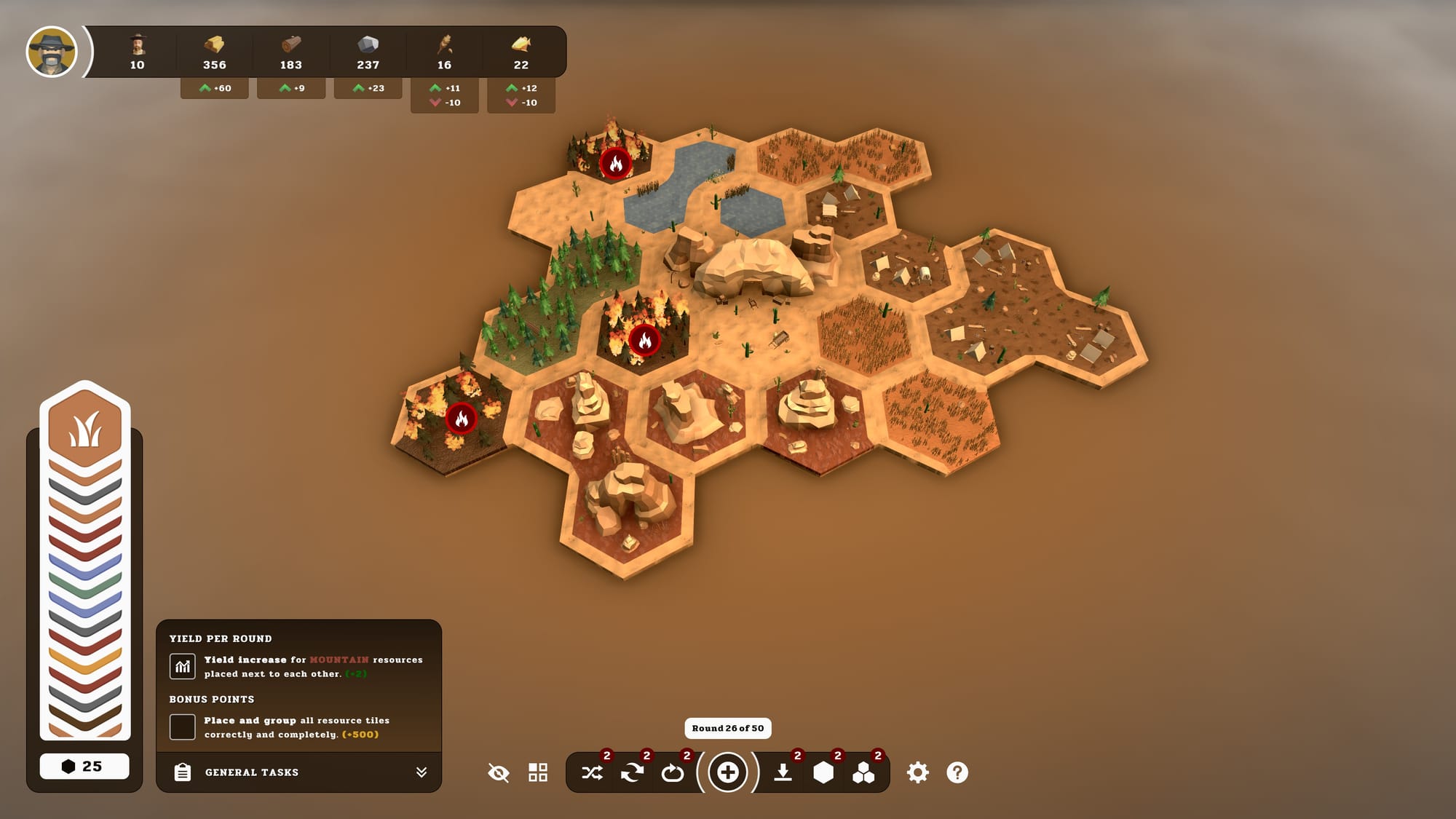The width and height of the screenshot is (1456, 819).
Task: Open the question mark help screen
Action: click(x=957, y=772)
